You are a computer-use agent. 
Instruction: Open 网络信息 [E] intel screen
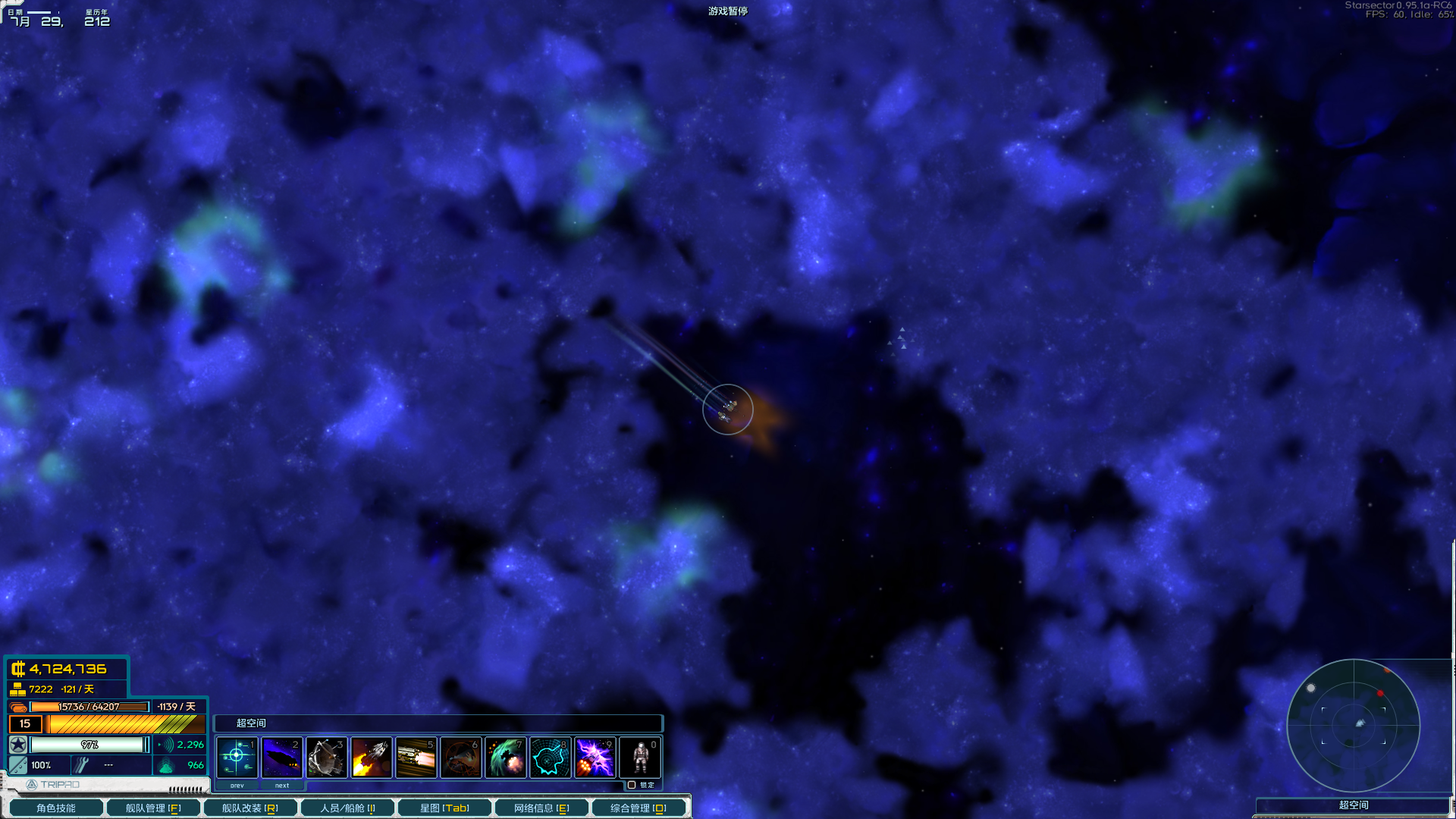click(541, 808)
